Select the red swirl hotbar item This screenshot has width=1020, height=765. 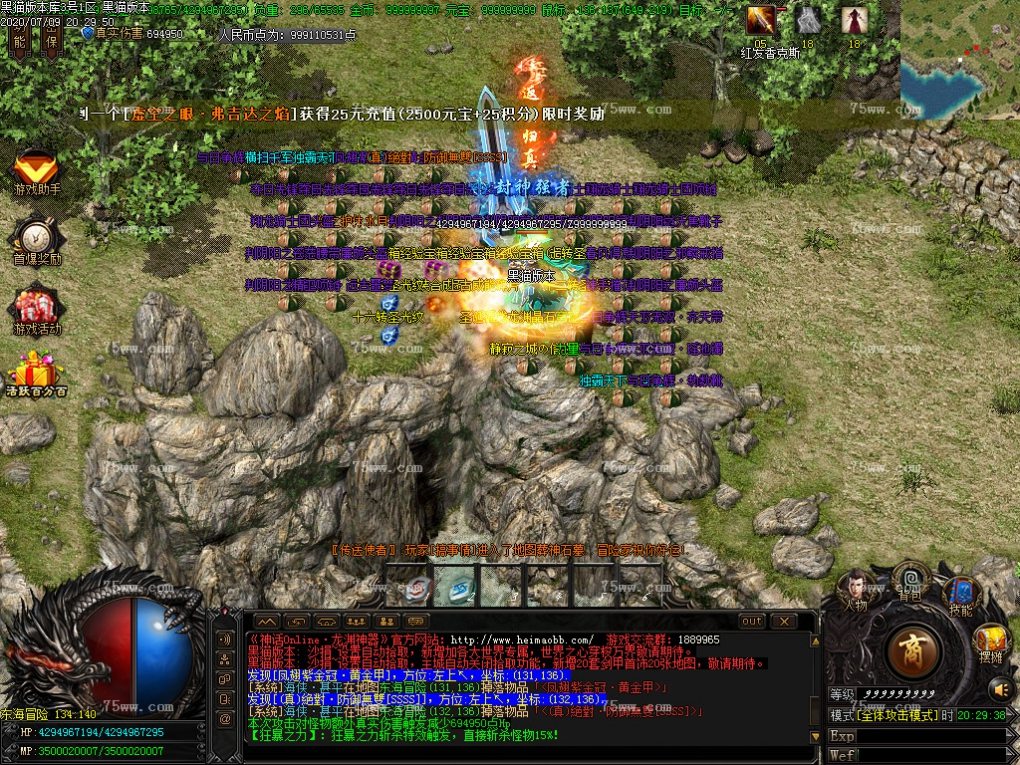(419, 588)
